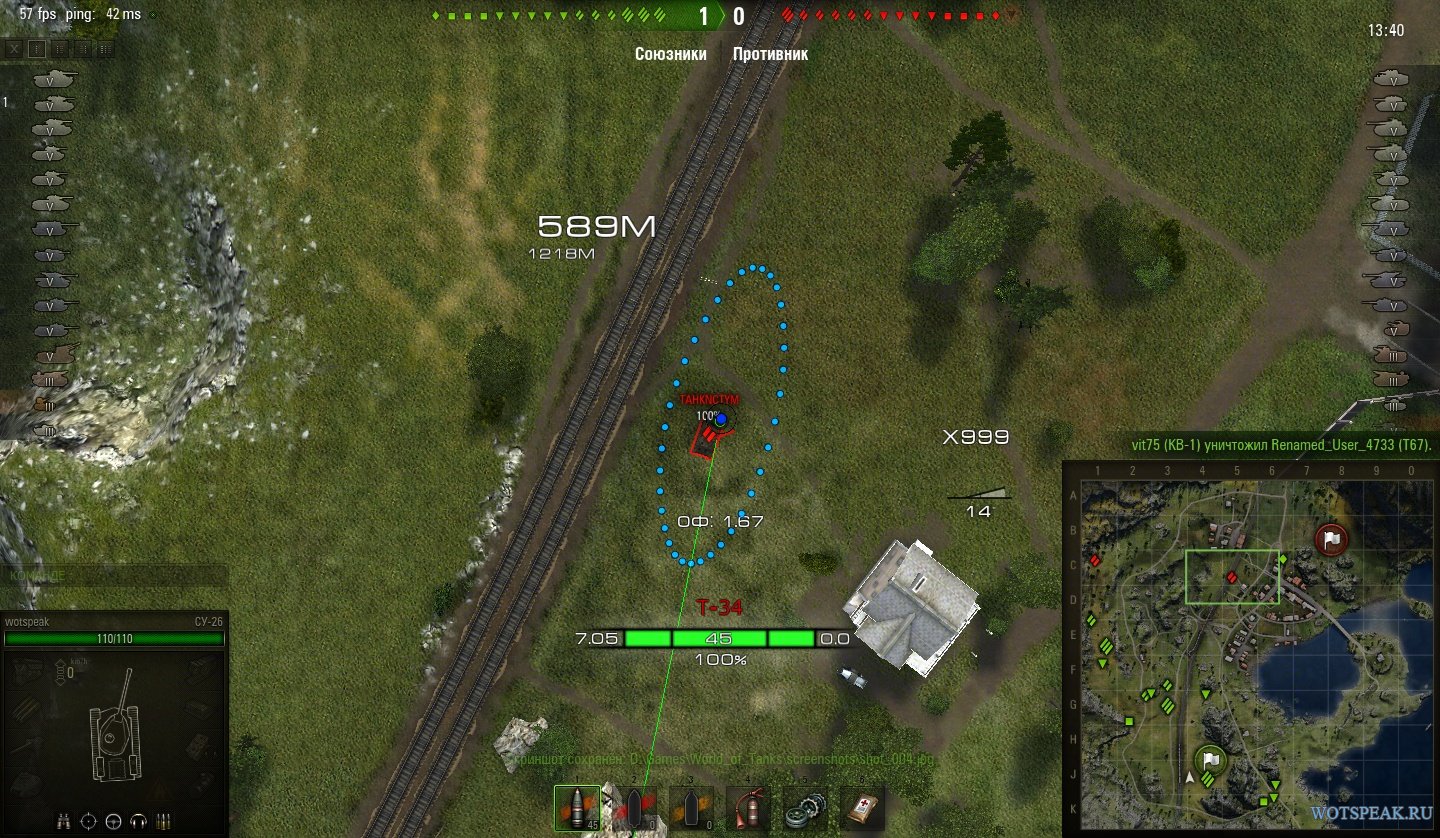Click the enemy base flag on minimap

coord(1331,540)
